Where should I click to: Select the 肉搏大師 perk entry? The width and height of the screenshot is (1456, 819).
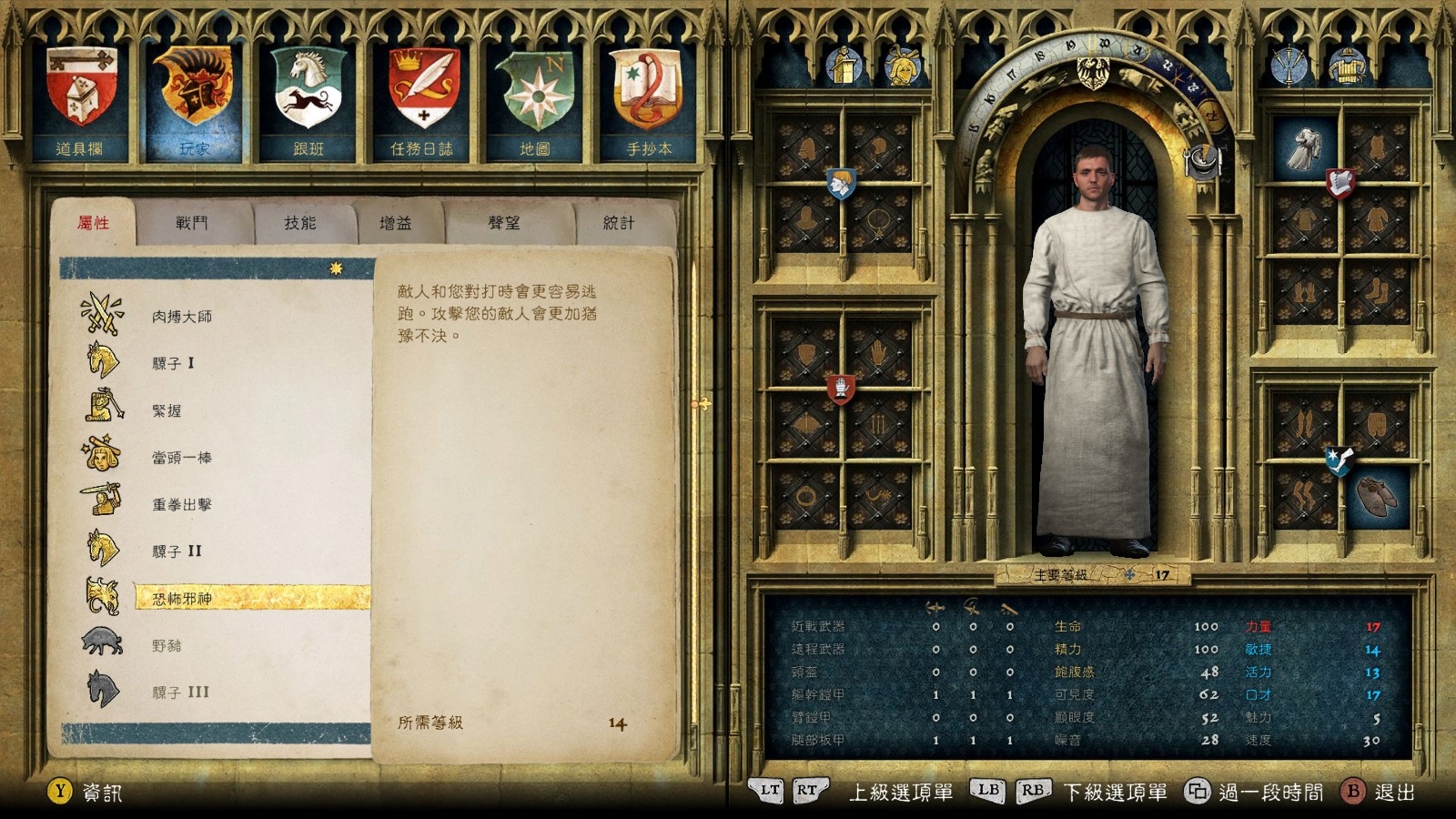click(182, 317)
